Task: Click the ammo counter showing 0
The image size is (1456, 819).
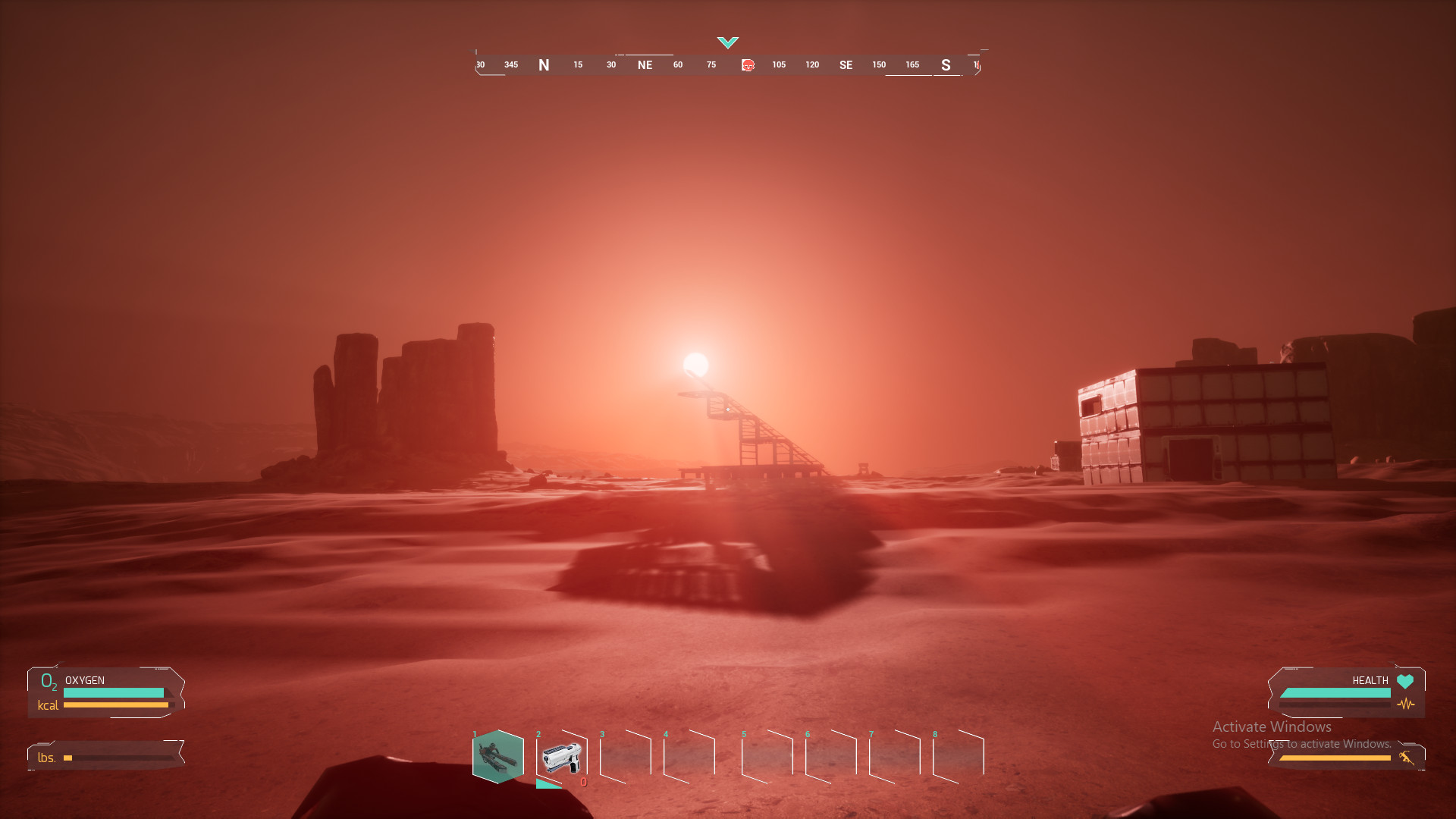Action: [x=584, y=783]
